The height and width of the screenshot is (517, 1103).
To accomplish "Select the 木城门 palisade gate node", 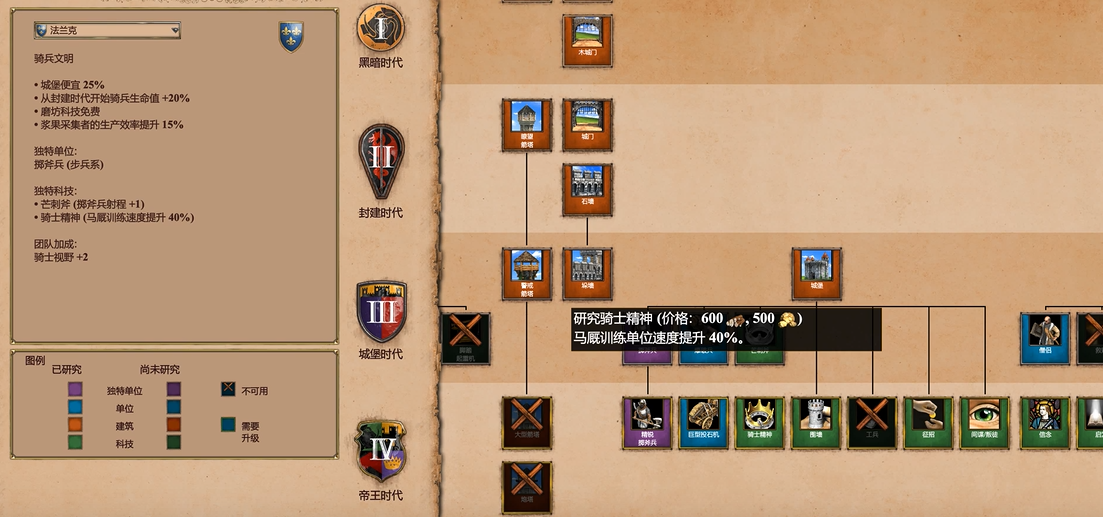I will [x=588, y=40].
